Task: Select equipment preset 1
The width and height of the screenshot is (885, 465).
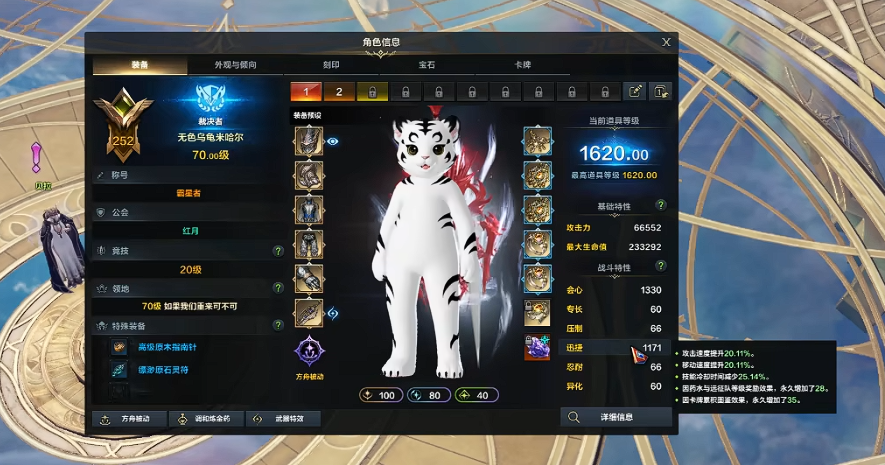Action: click(x=306, y=92)
